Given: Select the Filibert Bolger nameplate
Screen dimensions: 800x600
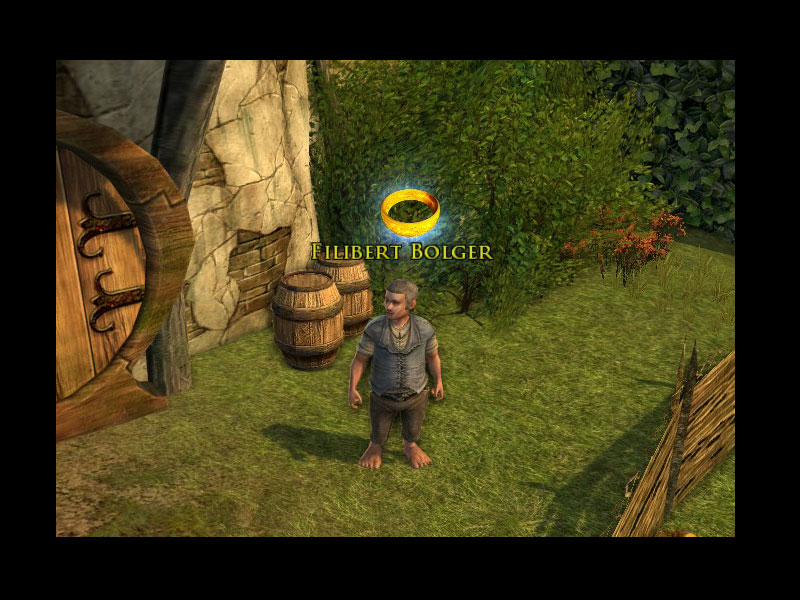Looking at the screenshot, I should 402,252.
